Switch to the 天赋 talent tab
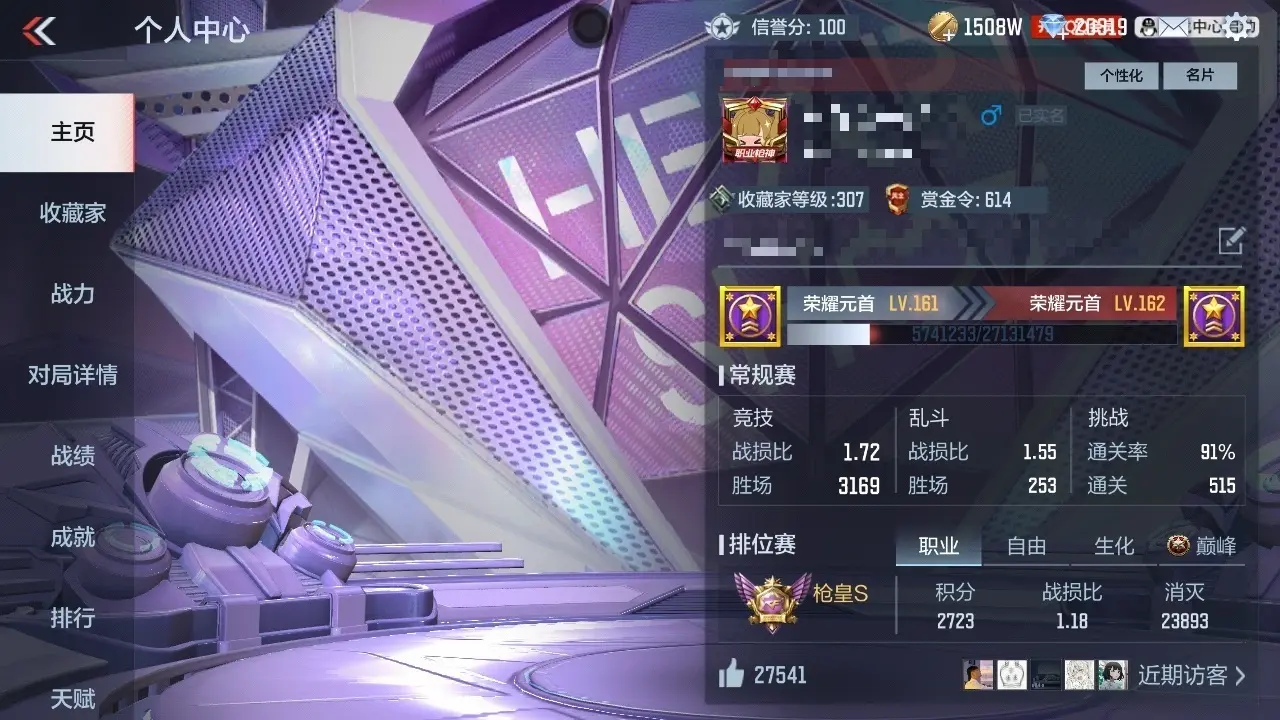 coord(72,697)
